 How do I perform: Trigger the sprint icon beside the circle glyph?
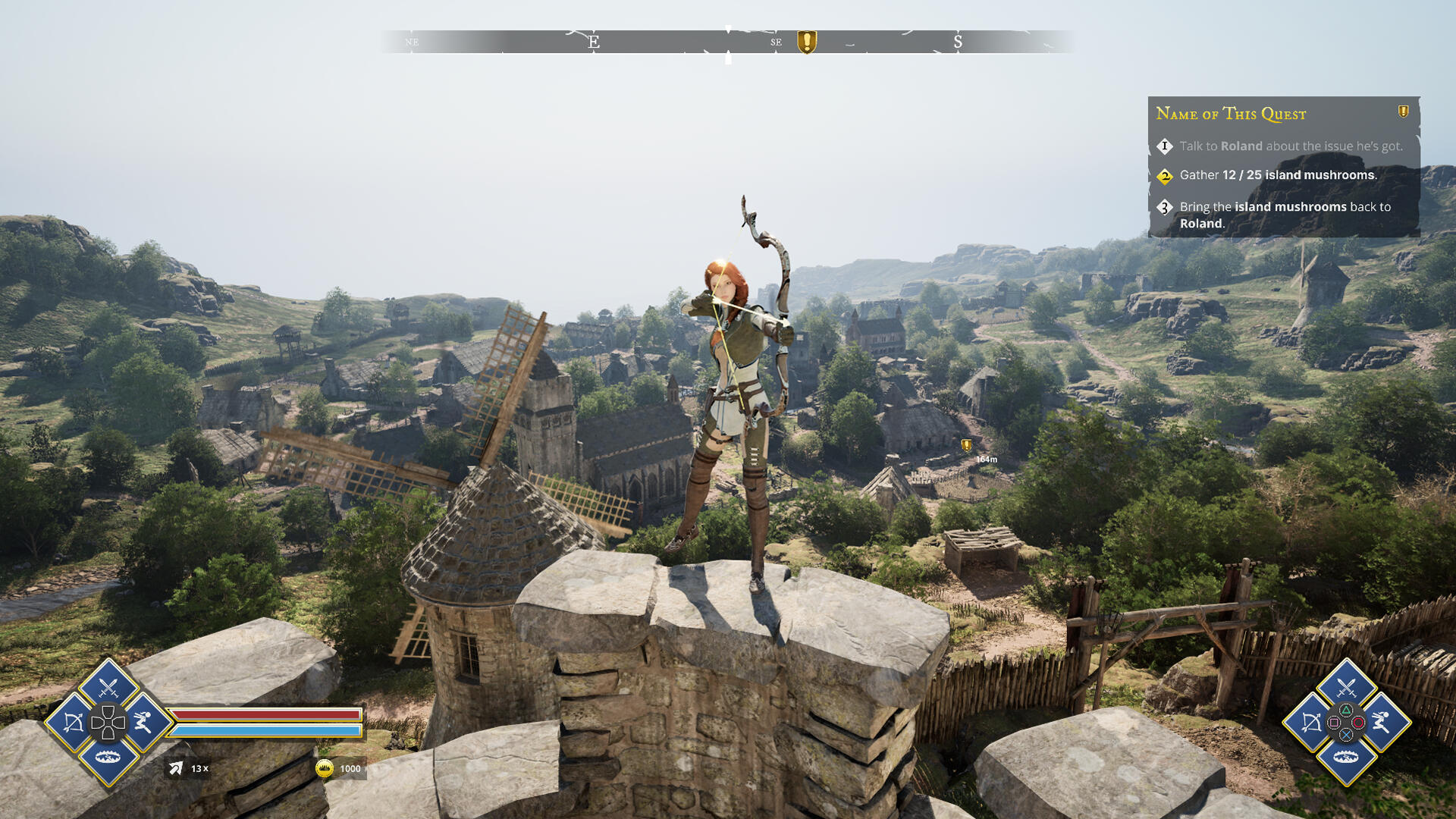tap(1381, 722)
